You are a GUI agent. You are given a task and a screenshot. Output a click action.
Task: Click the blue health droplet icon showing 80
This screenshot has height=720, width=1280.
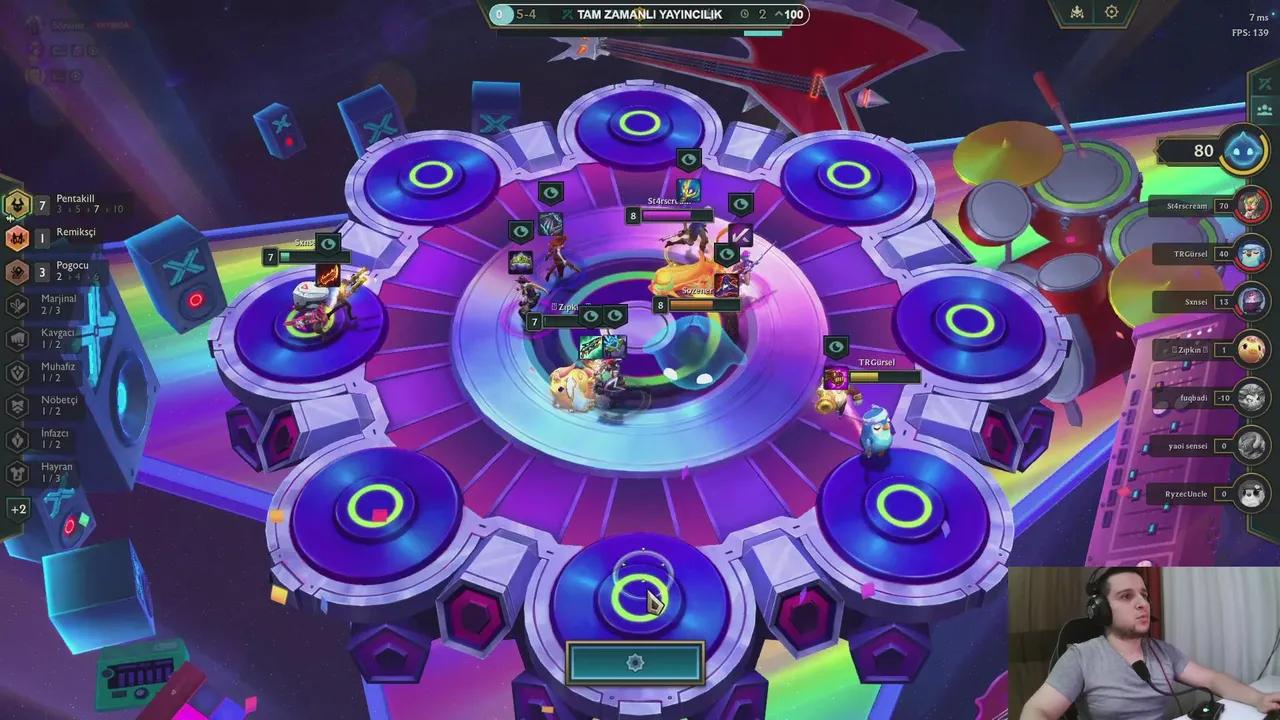pos(1243,150)
